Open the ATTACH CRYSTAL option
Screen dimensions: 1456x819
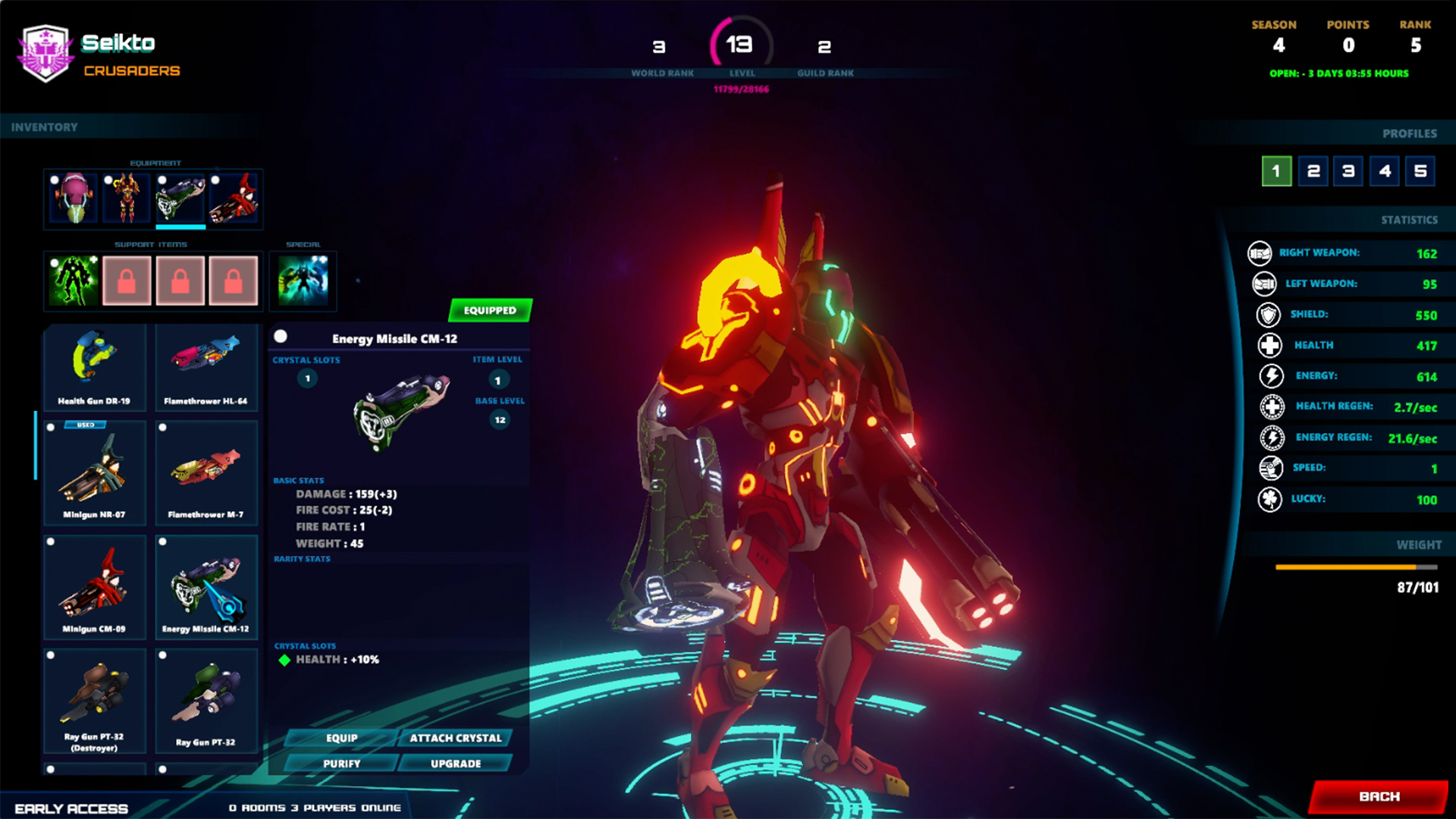click(x=455, y=738)
